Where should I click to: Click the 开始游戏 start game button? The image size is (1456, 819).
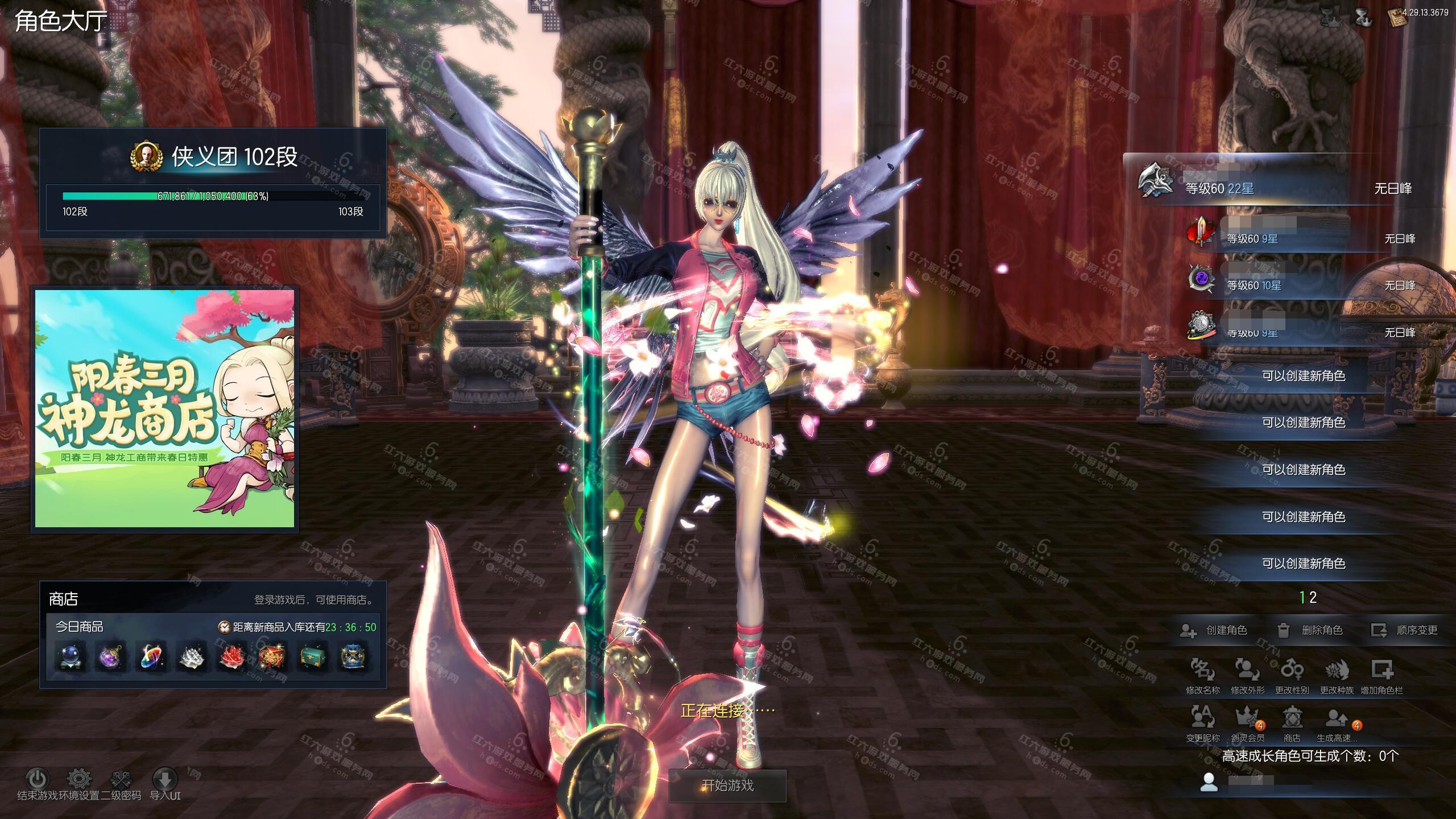coord(727,786)
